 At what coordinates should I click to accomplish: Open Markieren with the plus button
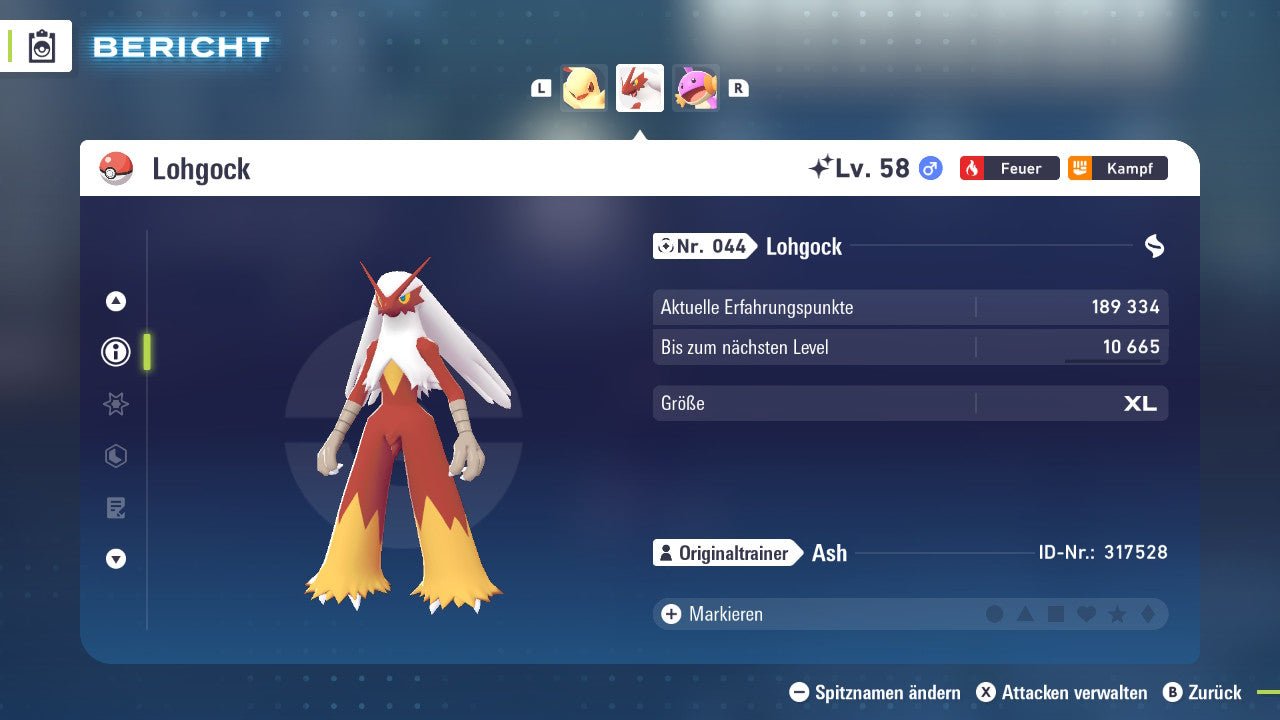point(669,614)
